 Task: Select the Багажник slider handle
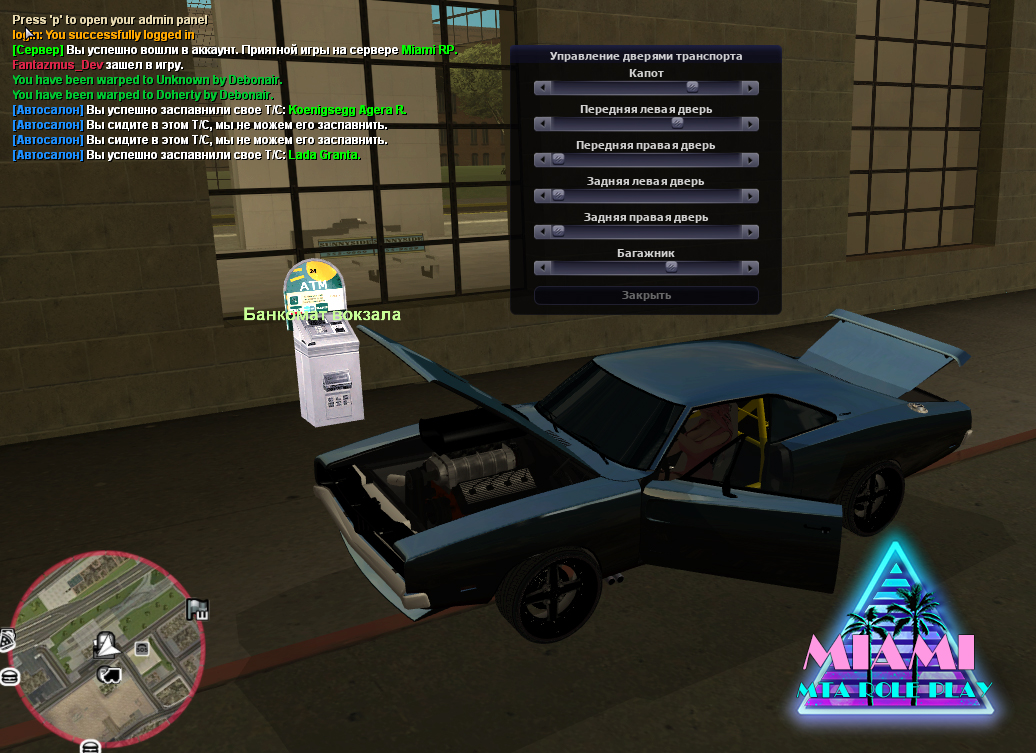(x=671, y=268)
